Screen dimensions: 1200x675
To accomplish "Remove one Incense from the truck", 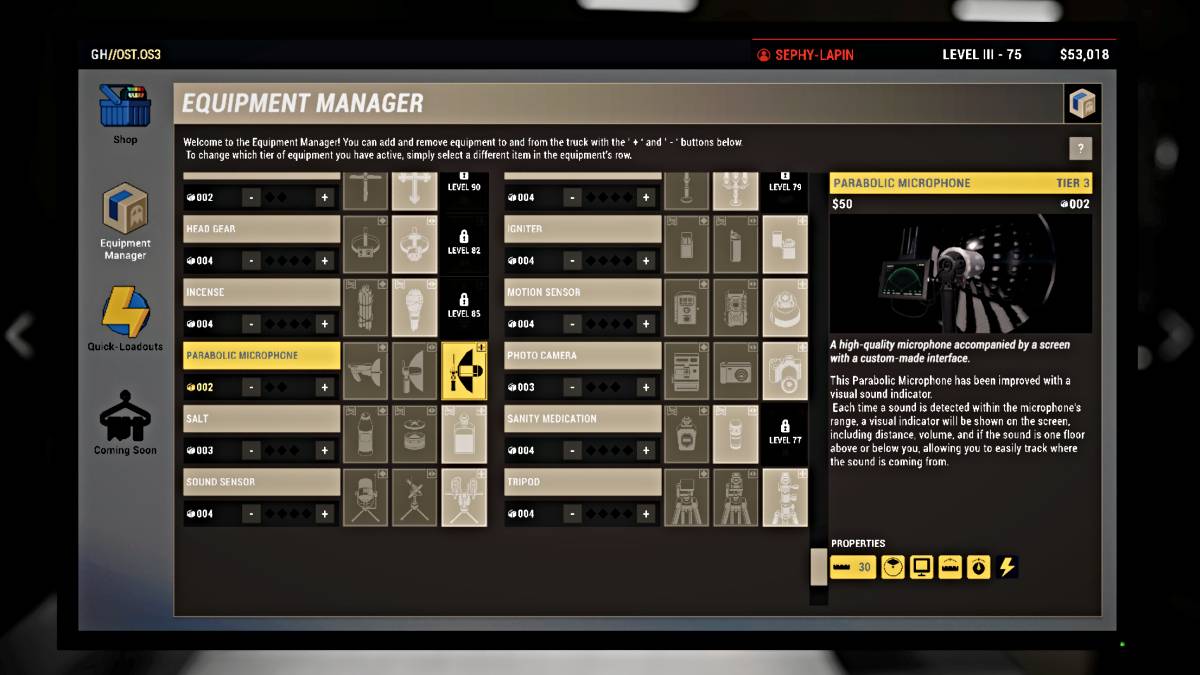I will (251, 324).
